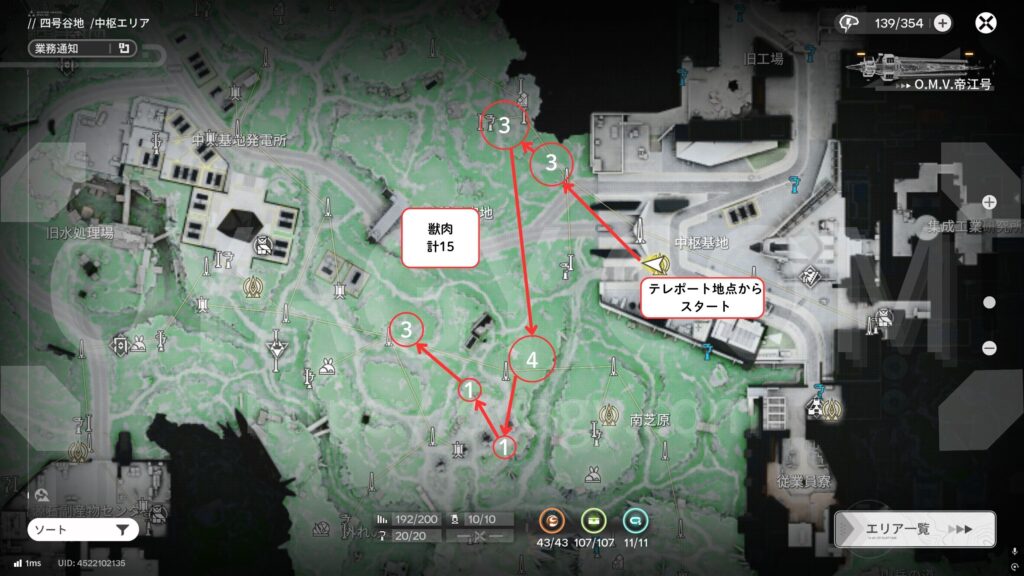The image size is (1024, 576).
Task: Close the map screen
Action: 987,23
